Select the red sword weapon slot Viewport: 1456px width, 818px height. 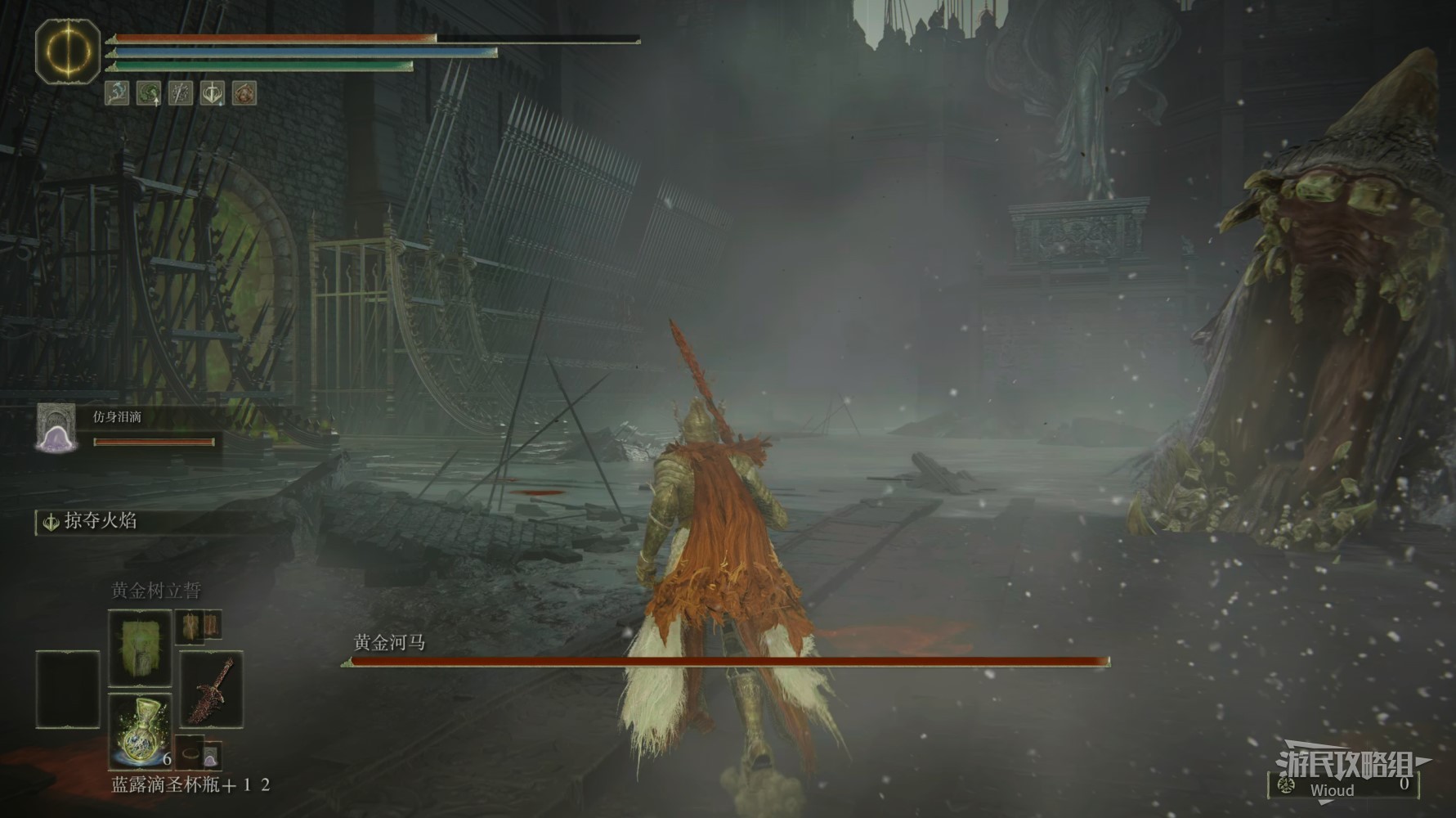click(211, 689)
